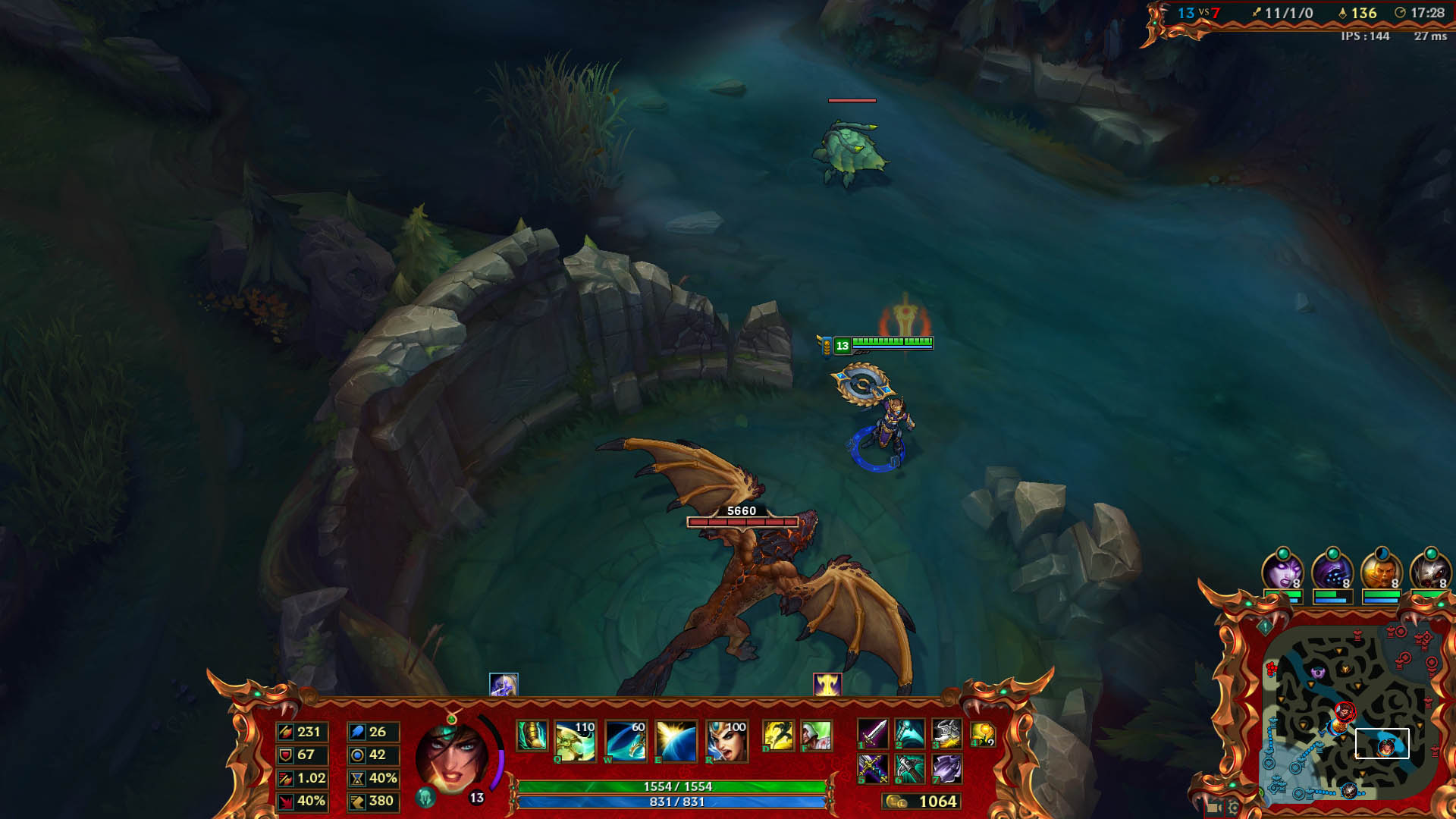Cast Sivir's Q Boomerang Blade ability

pyautogui.click(x=573, y=742)
